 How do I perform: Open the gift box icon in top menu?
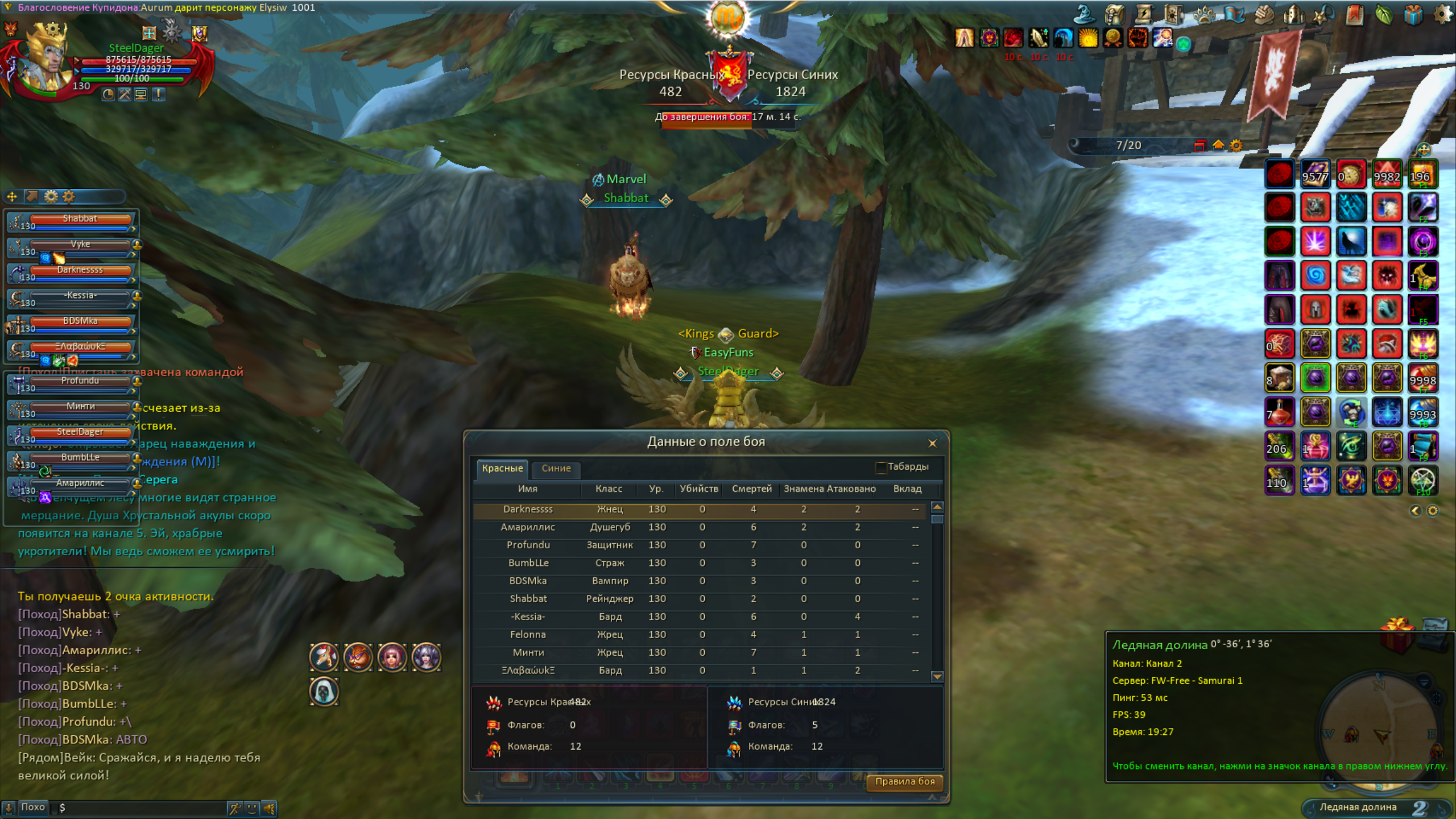[x=1413, y=14]
